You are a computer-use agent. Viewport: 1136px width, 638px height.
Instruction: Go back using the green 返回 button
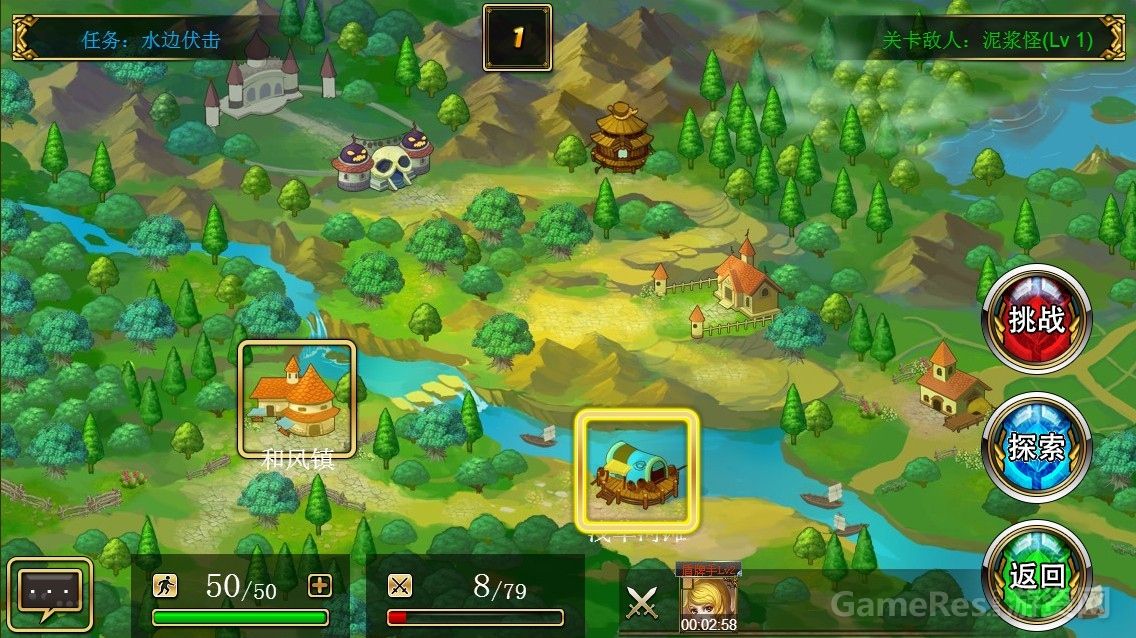[x=1036, y=575]
